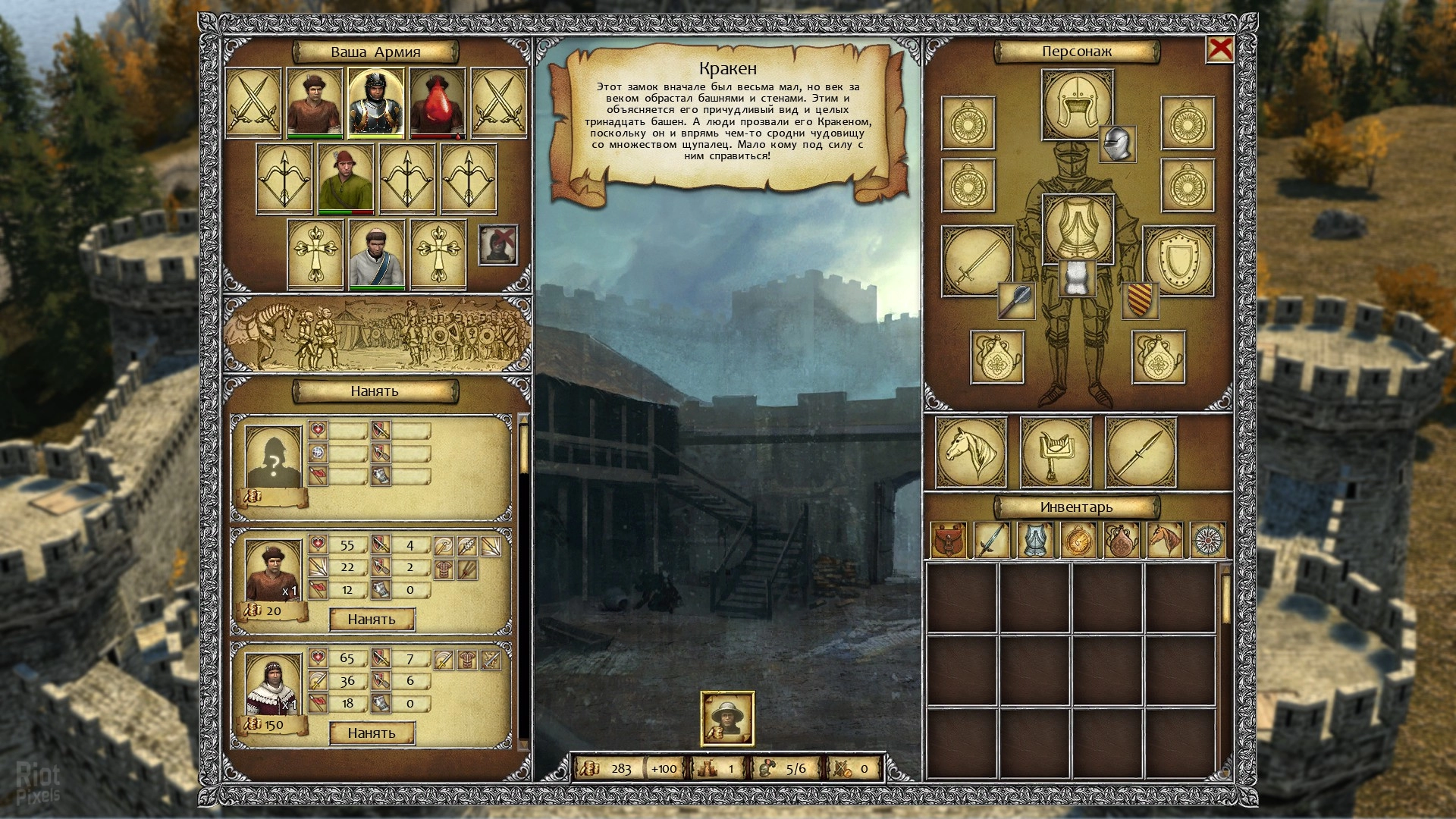Open the sword weapon slot

click(977, 262)
